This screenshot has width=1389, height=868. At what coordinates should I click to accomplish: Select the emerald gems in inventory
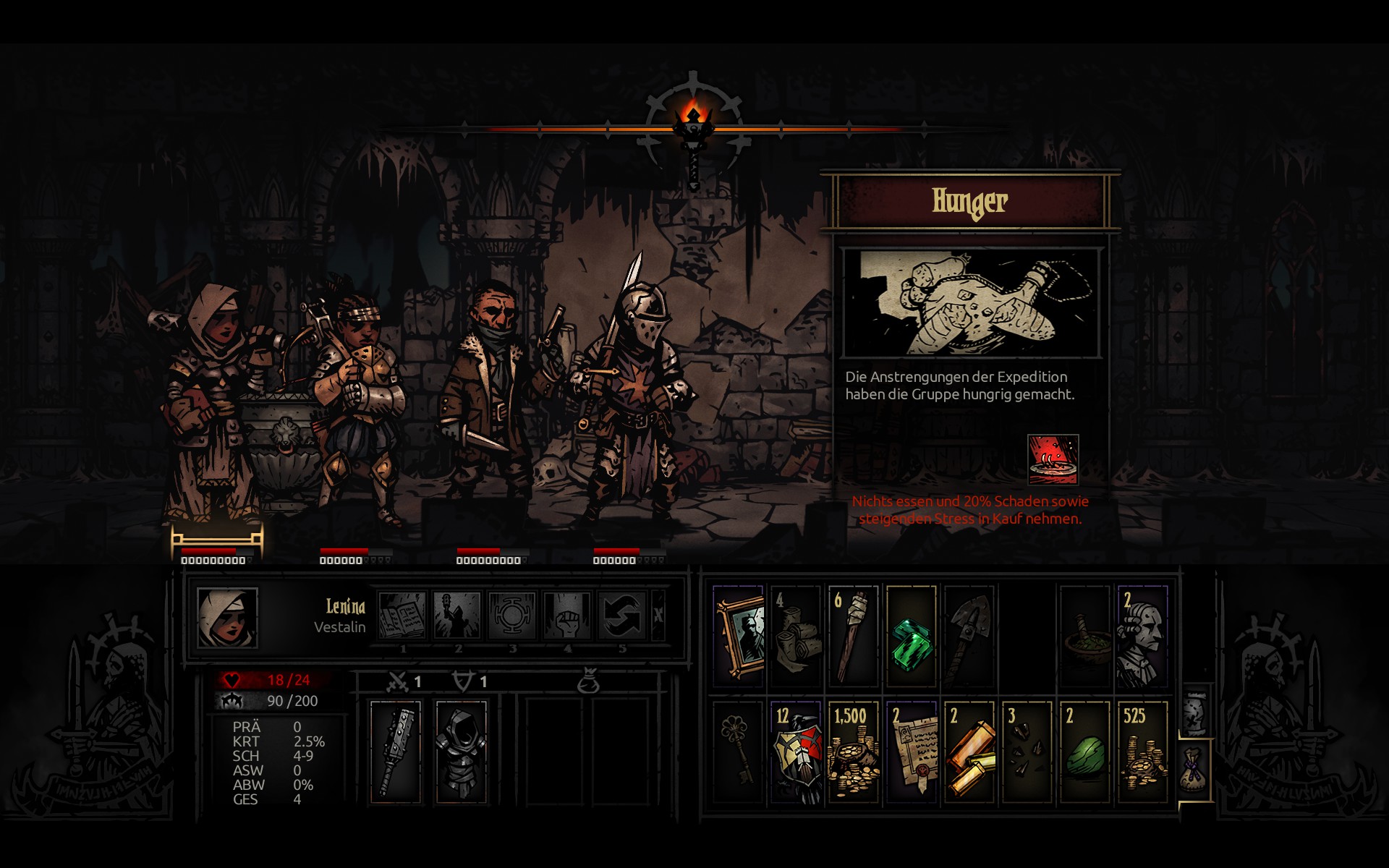[911, 637]
